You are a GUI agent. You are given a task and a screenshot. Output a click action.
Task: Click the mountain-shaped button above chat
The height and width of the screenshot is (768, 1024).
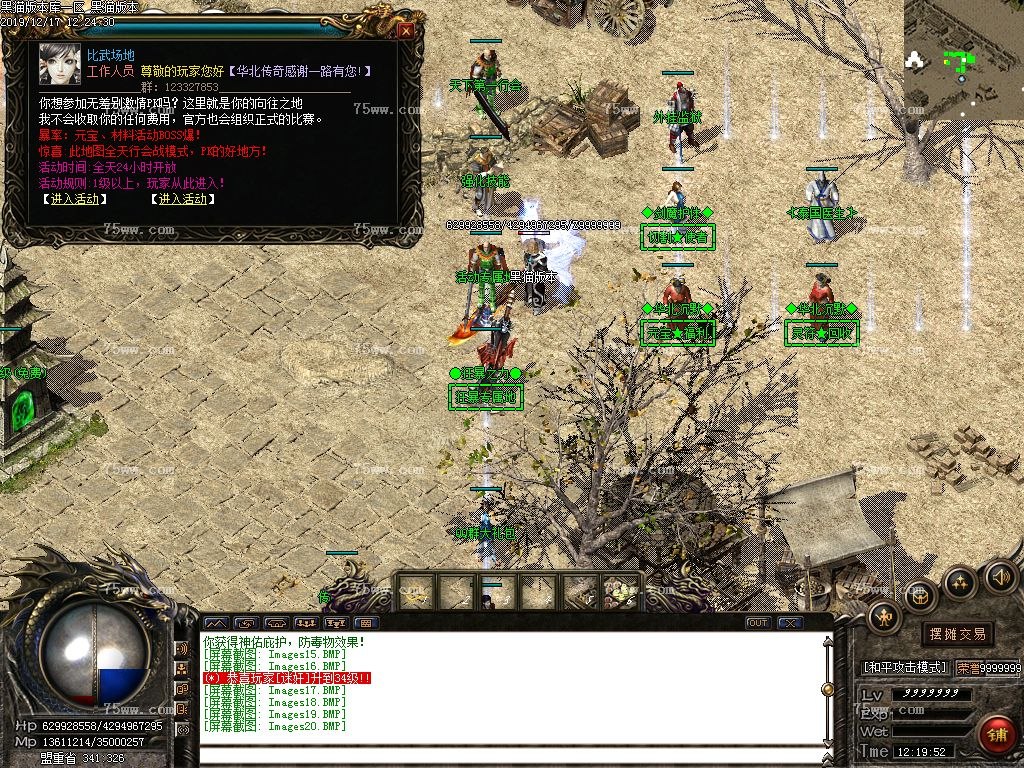[x=215, y=623]
